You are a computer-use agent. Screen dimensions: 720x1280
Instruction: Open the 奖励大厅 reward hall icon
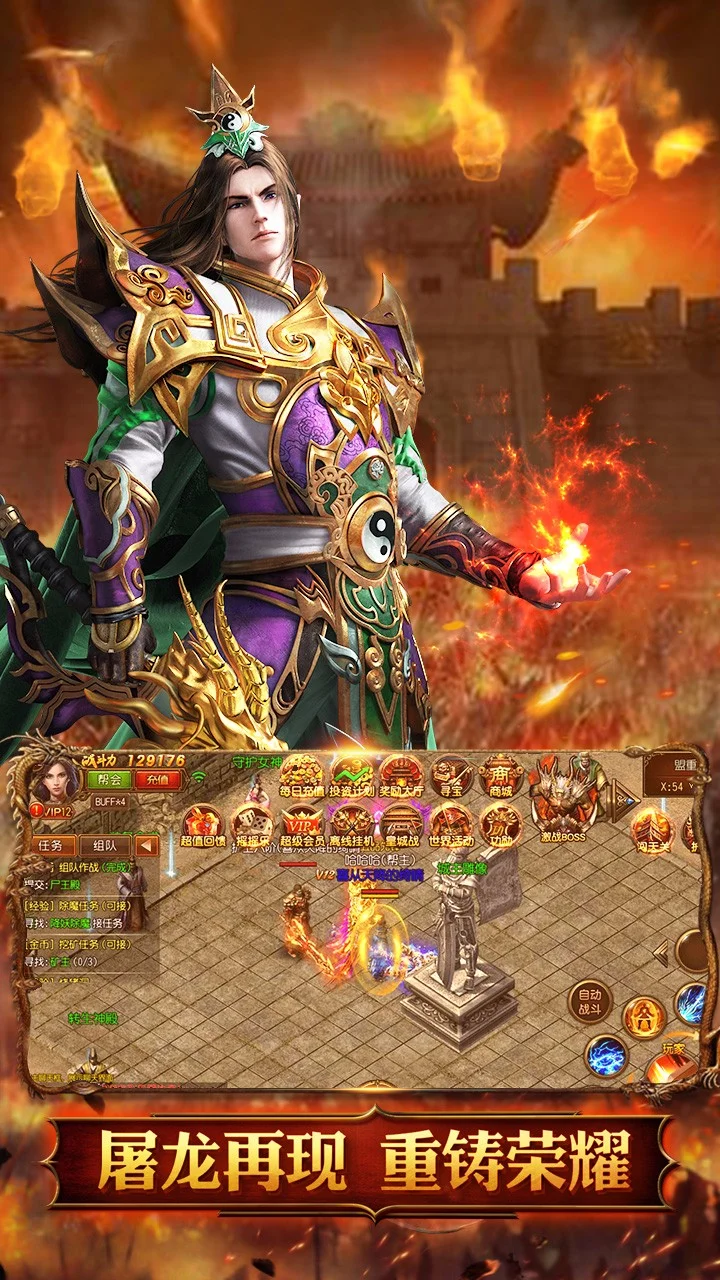[x=401, y=776]
